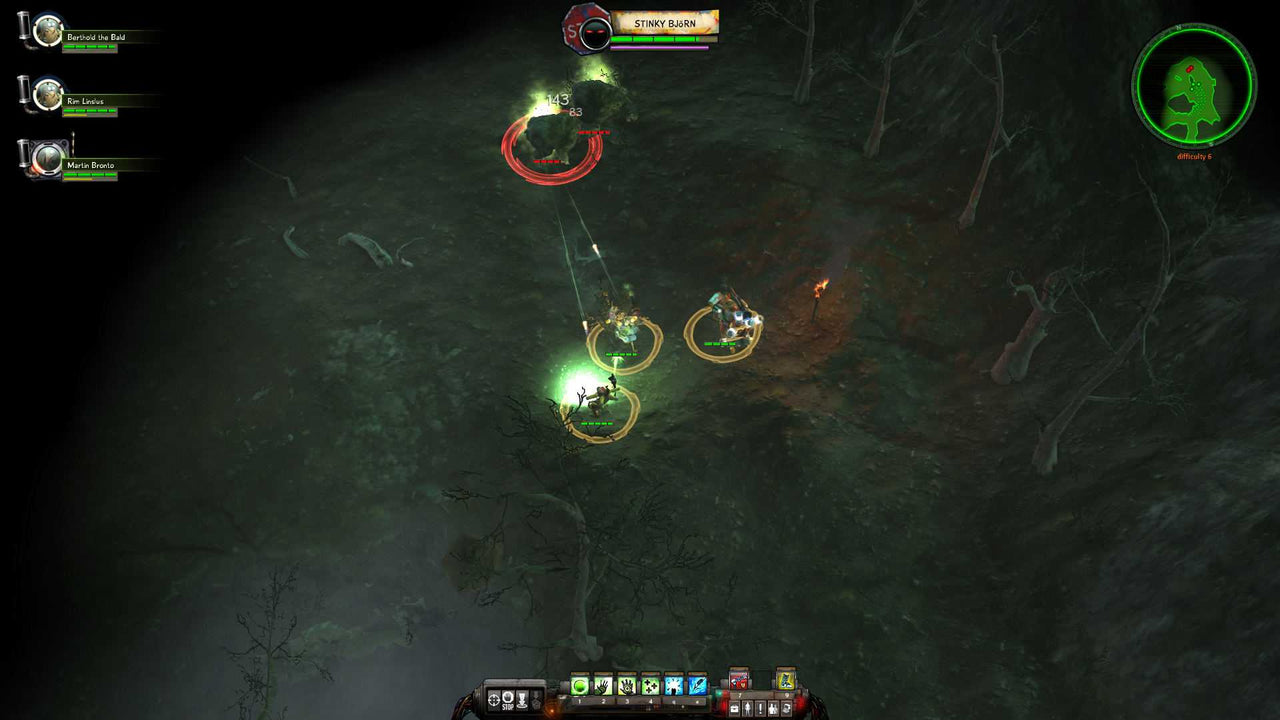Toggle the hold-position flag button
Image resolution: width=1280 pixels, height=720 pixels.
pyautogui.click(x=522, y=699)
